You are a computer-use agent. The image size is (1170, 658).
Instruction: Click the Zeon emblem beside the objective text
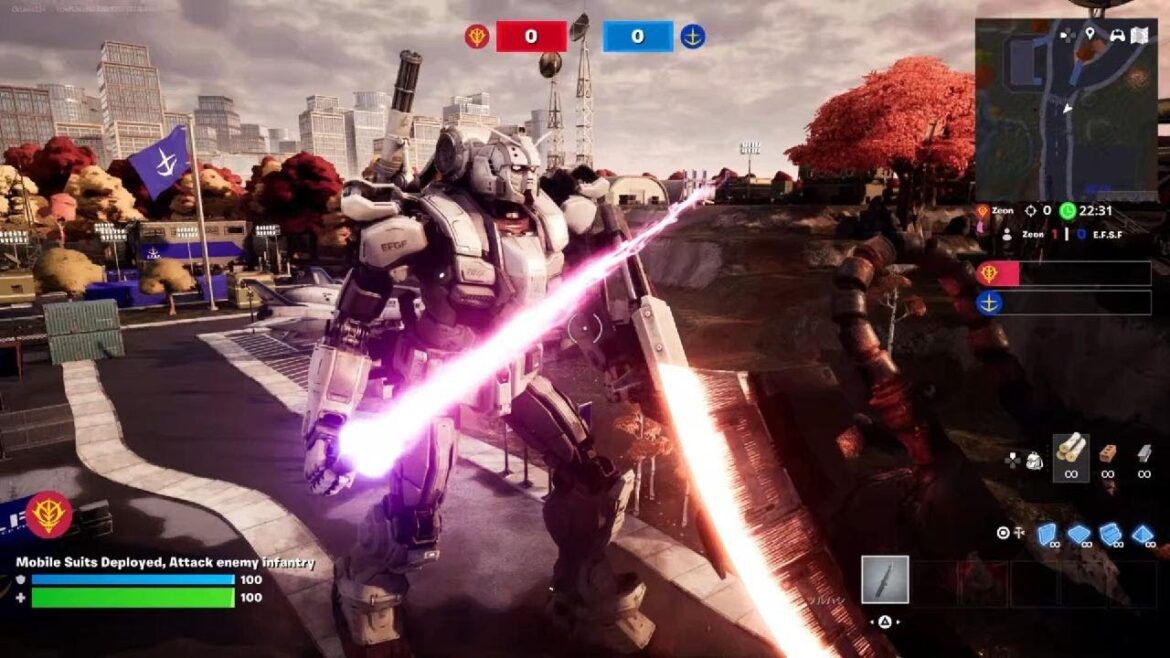pos(48,515)
